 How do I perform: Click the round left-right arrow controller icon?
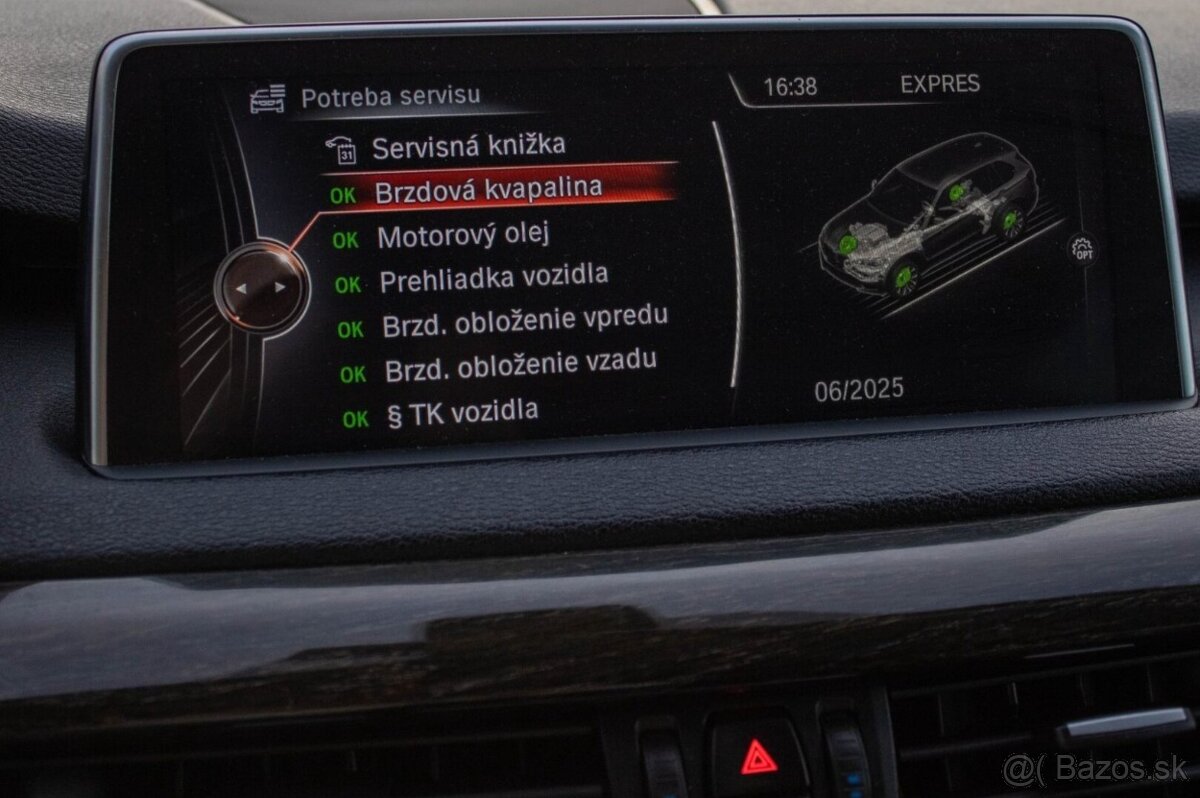point(260,288)
